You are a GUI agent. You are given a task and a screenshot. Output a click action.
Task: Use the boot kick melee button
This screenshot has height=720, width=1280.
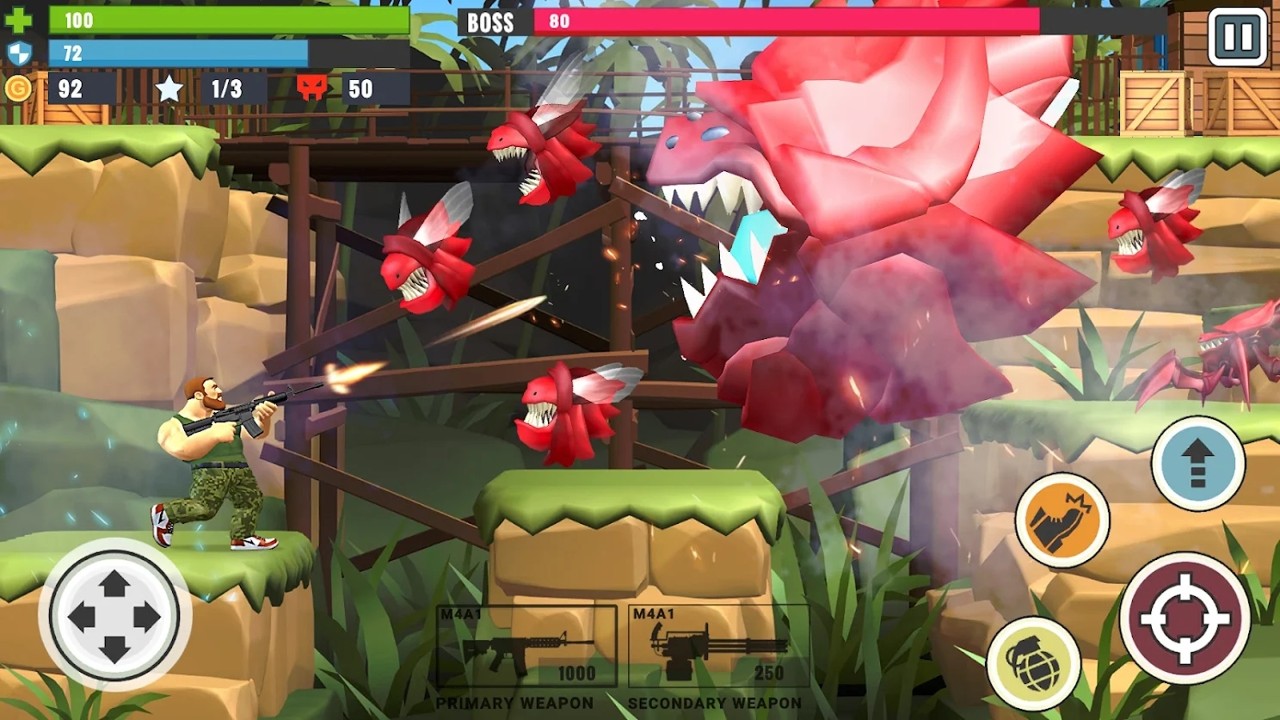pos(1062,520)
